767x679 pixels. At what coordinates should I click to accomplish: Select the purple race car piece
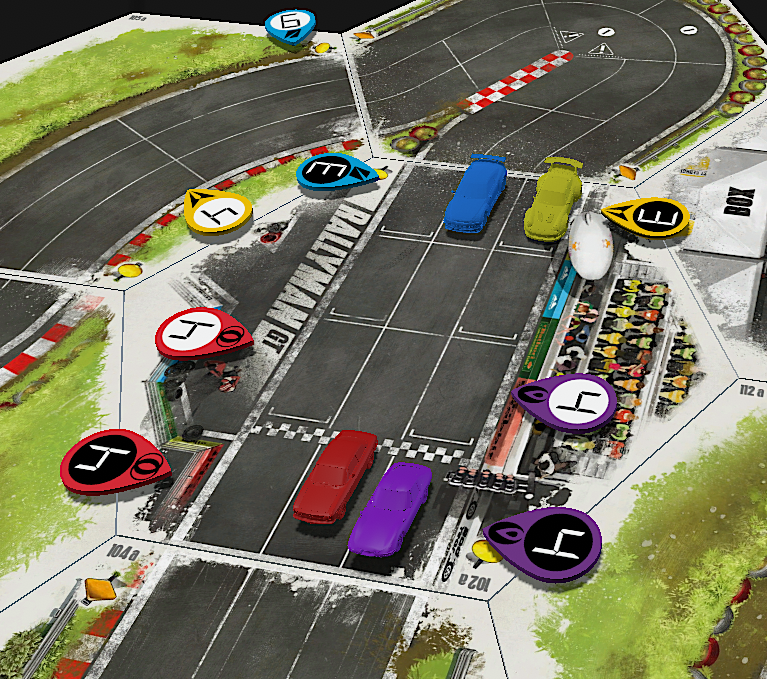(390, 506)
